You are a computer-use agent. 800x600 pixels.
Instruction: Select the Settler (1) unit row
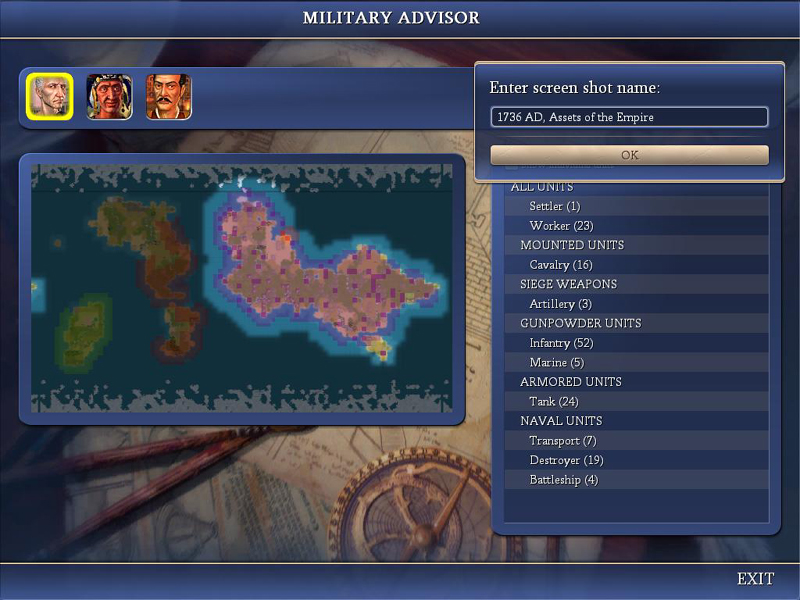pos(555,206)
